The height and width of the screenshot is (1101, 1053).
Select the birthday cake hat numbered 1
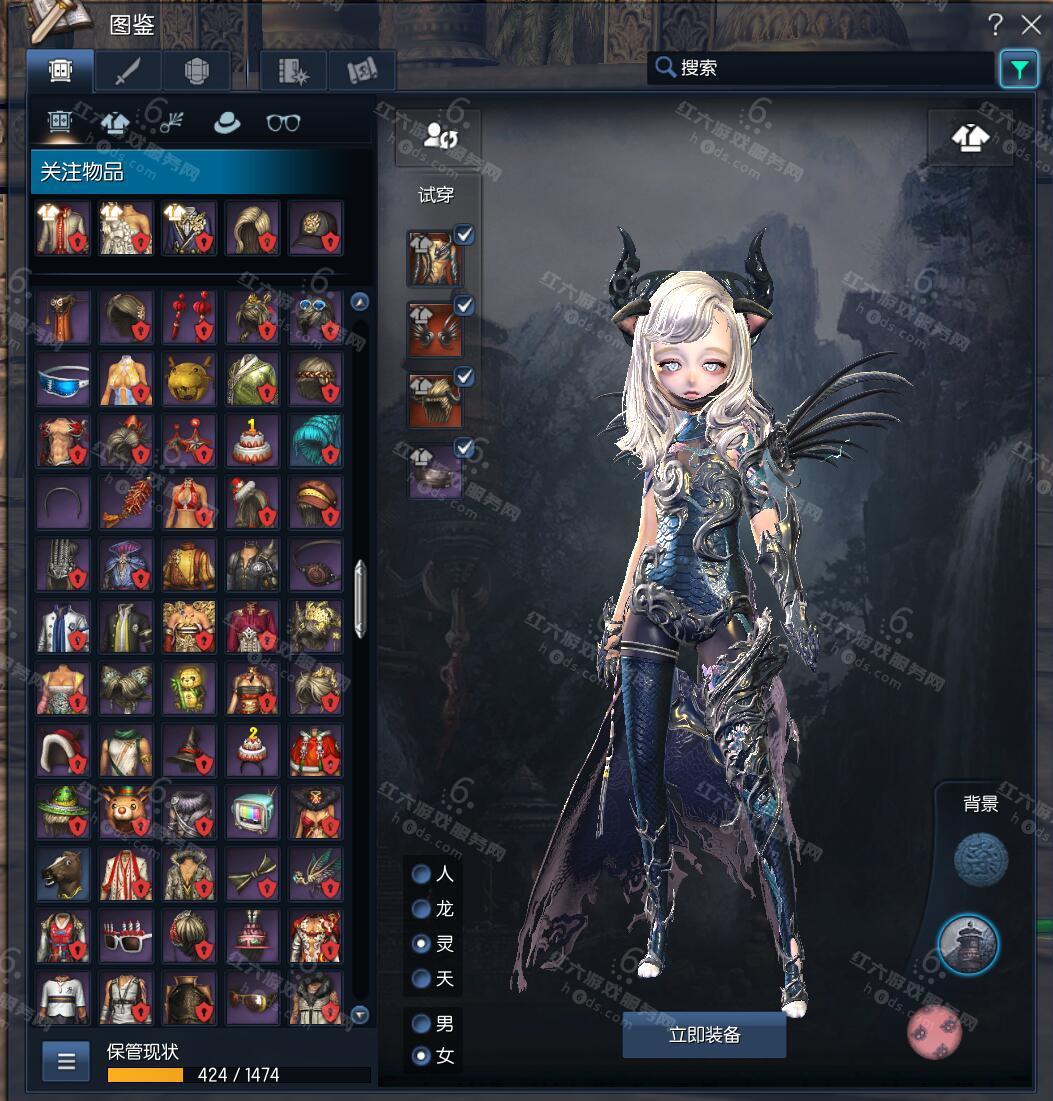pos(252,441)
